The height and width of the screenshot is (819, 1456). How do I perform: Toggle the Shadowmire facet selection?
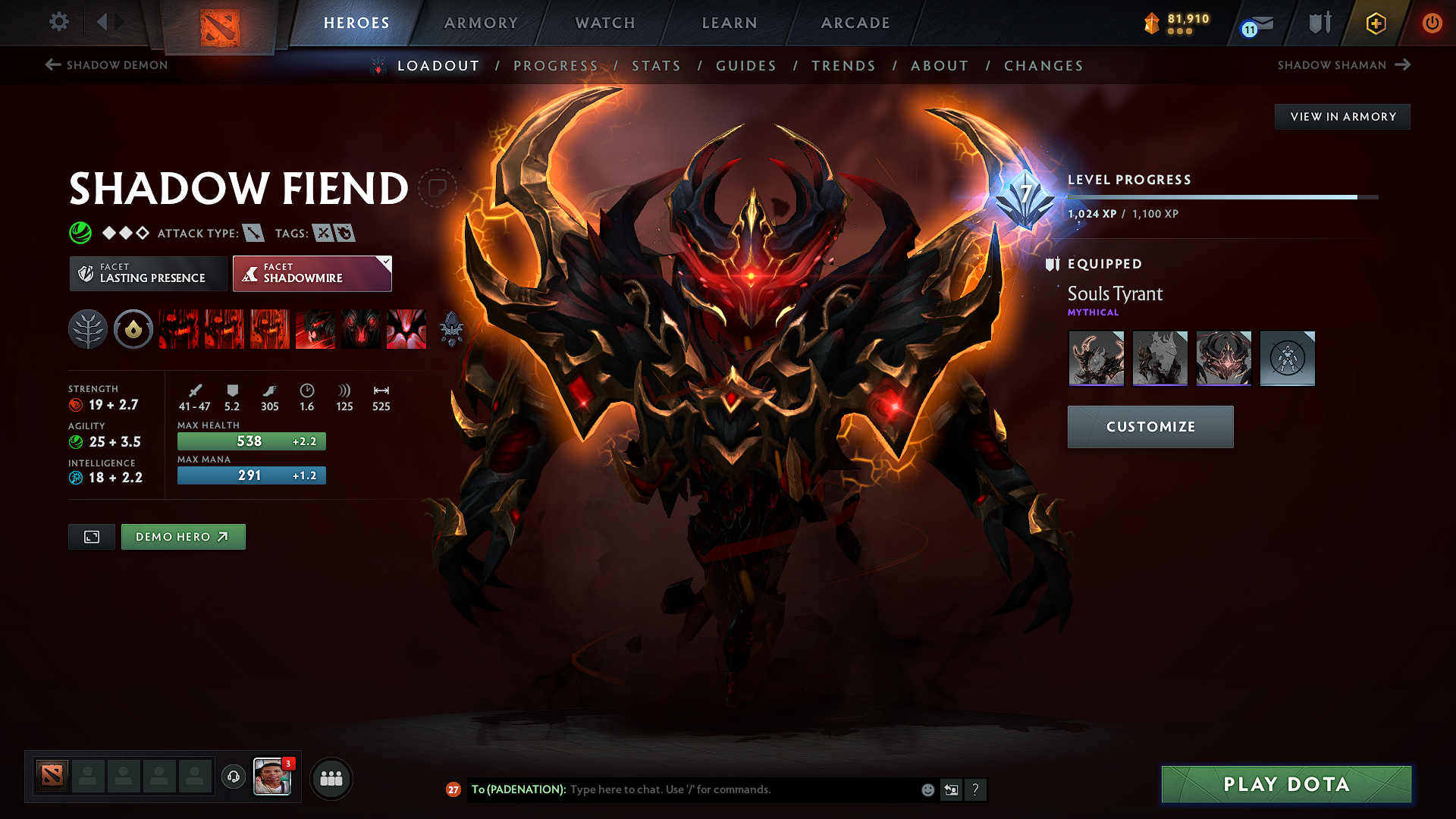[x=307, y=273]
